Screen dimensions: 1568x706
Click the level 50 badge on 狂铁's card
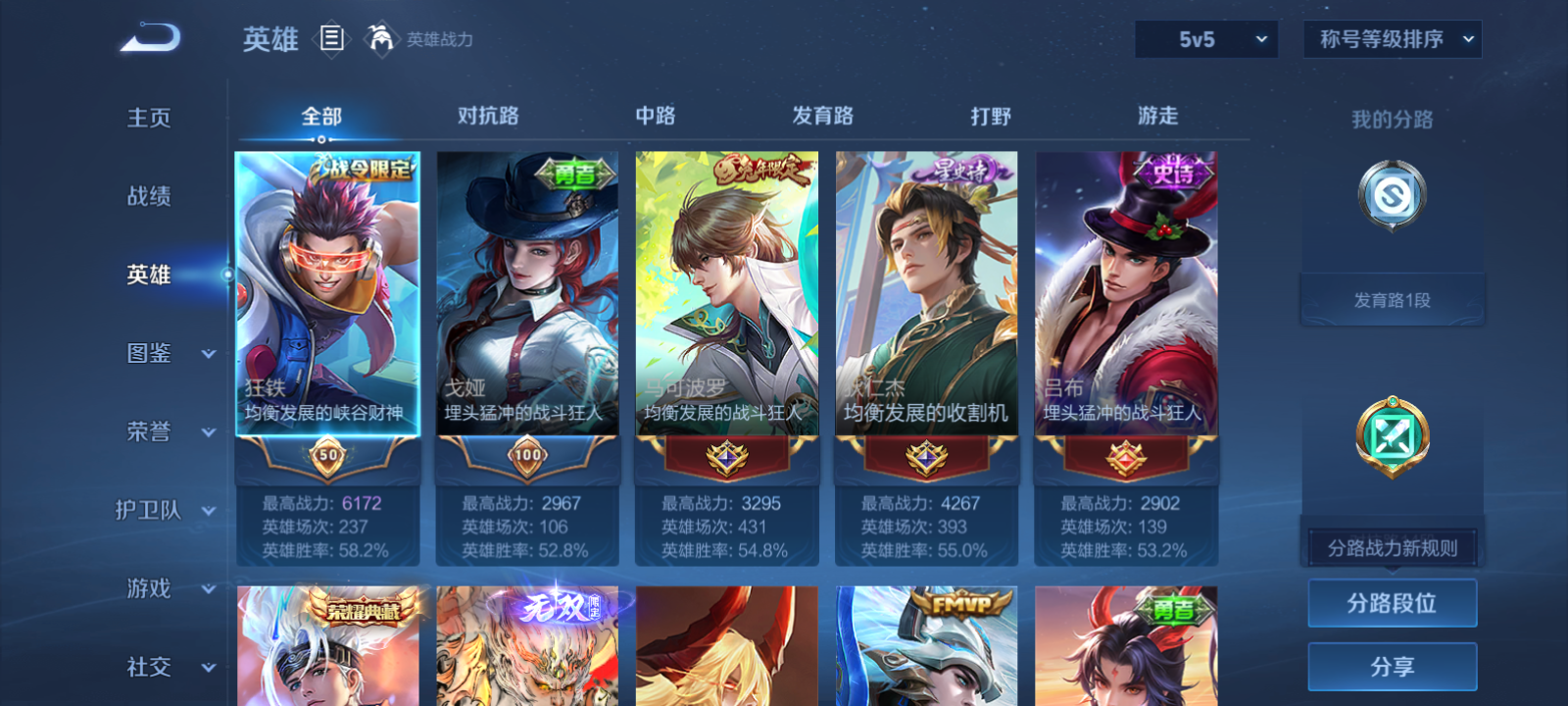(327, 456)
